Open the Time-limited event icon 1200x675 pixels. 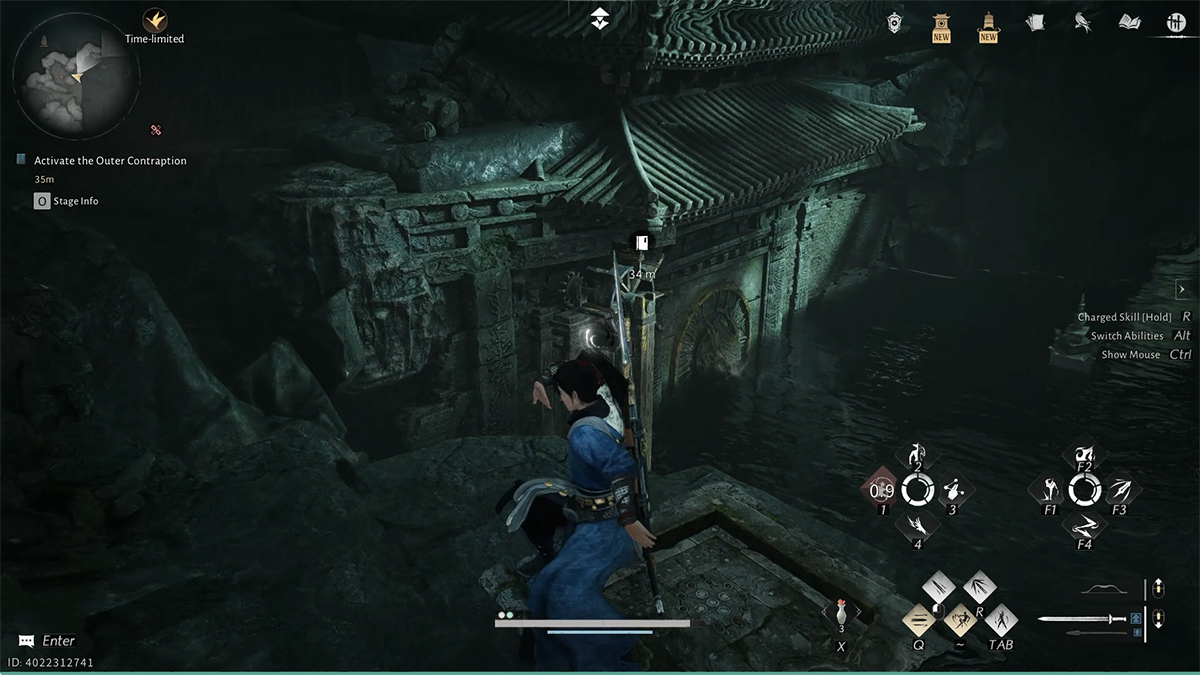pos(154,20)
